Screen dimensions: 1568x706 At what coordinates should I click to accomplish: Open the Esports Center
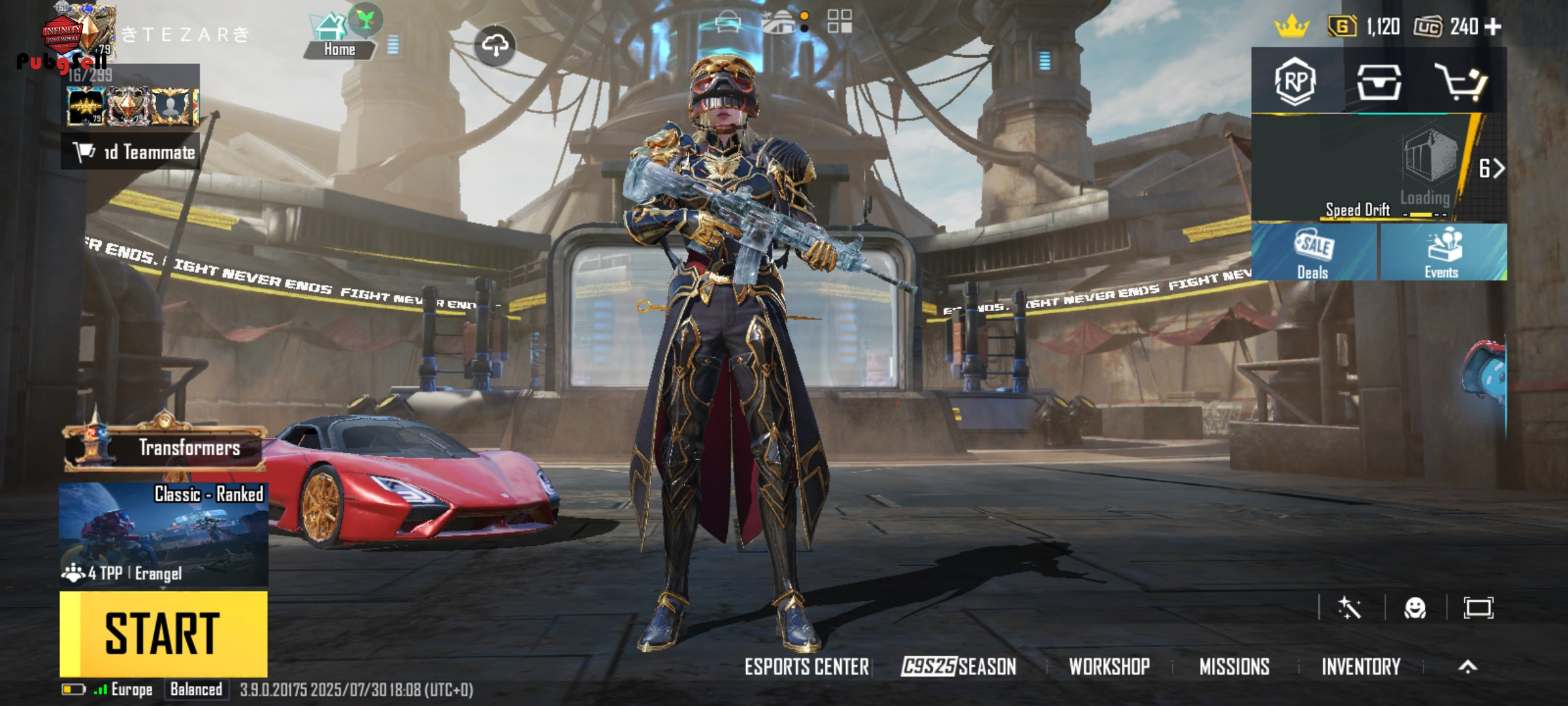807,667
